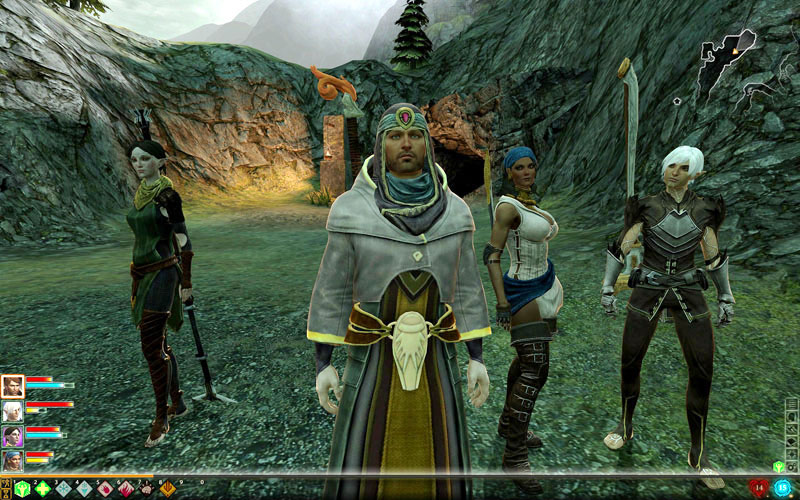This screenshot has width=800, height=500.
Task: Select the blue-bandana woman's party portrait
Action: 12,460
